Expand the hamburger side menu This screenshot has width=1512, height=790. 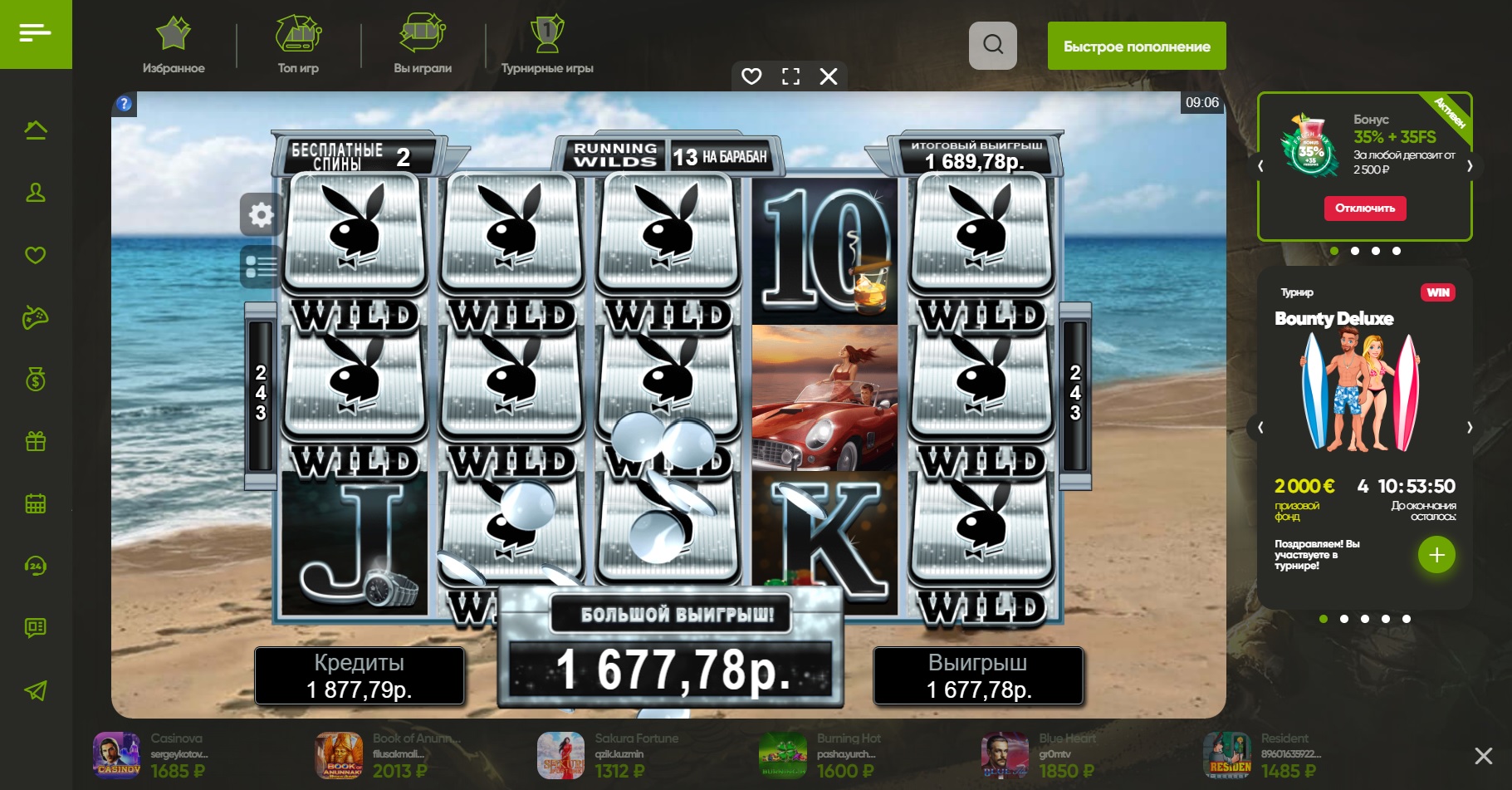tap(36, 34)
